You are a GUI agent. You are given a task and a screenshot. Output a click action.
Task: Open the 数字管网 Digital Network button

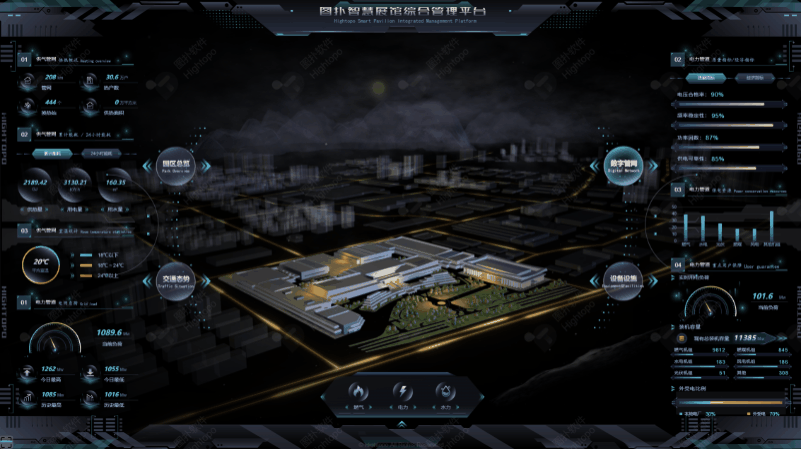point(622,166)
